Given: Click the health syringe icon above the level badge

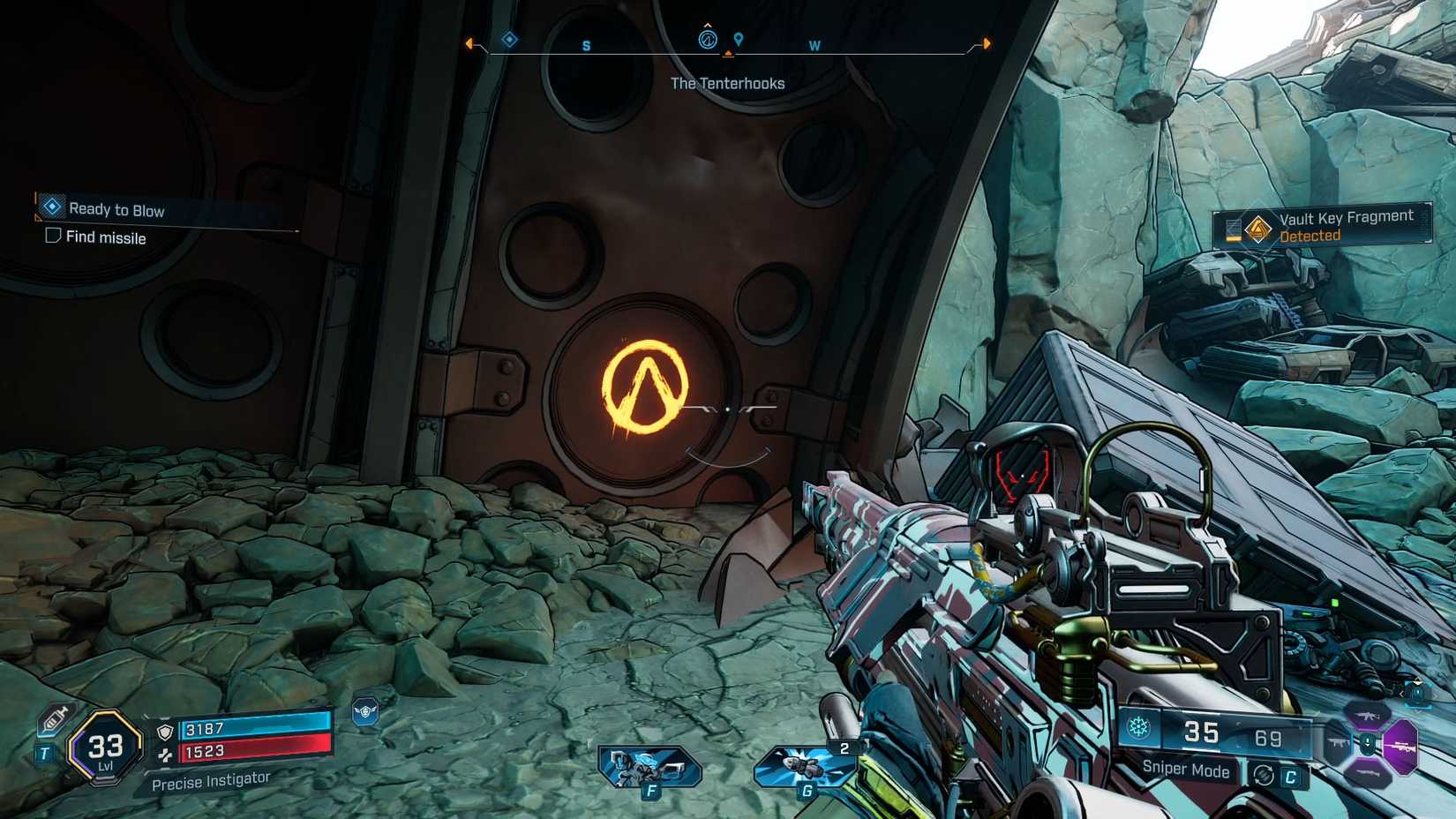Looking at the screenshot, I should pos(55,719).
